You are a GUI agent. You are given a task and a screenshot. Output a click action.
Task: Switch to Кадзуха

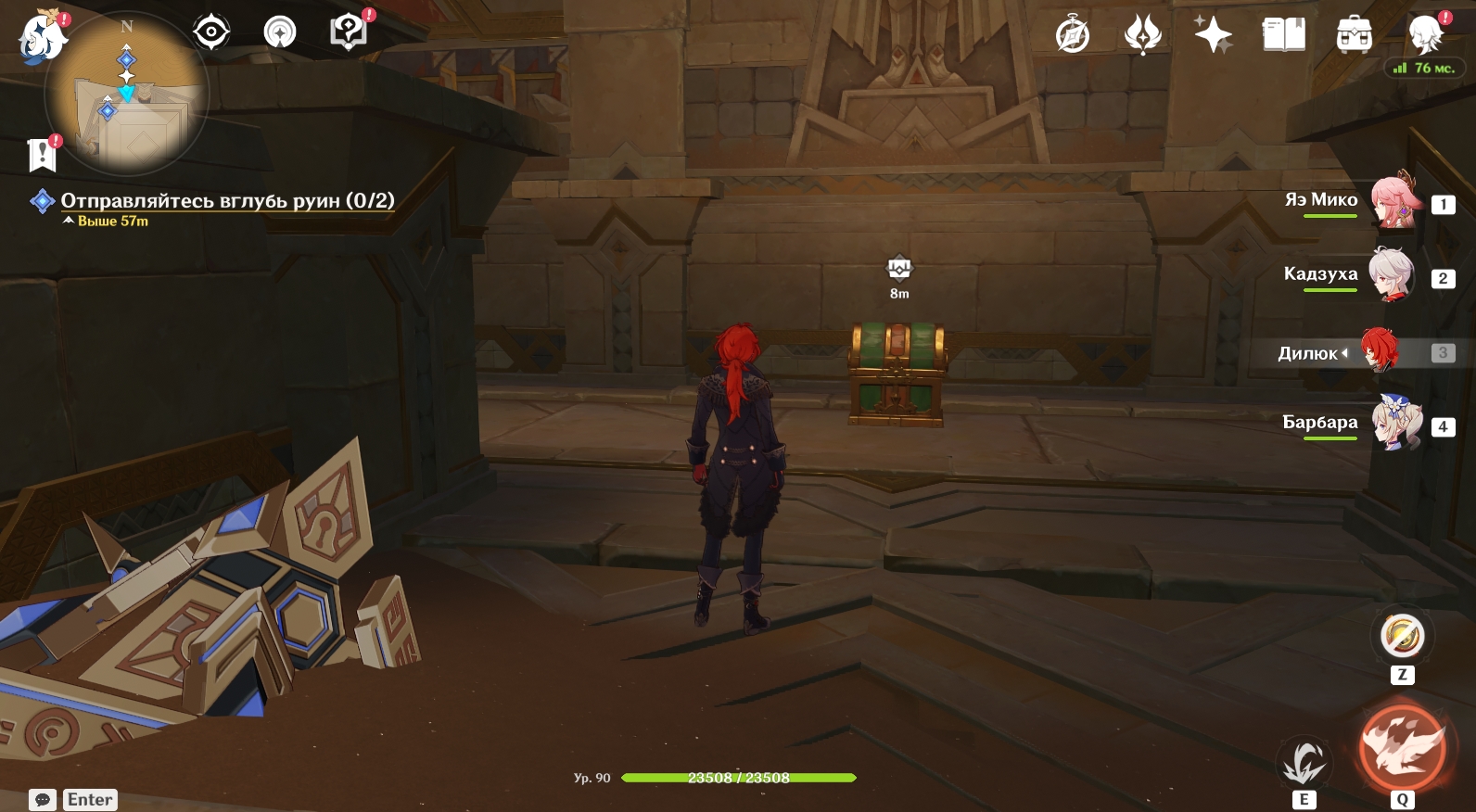(x=1393, y=275)
